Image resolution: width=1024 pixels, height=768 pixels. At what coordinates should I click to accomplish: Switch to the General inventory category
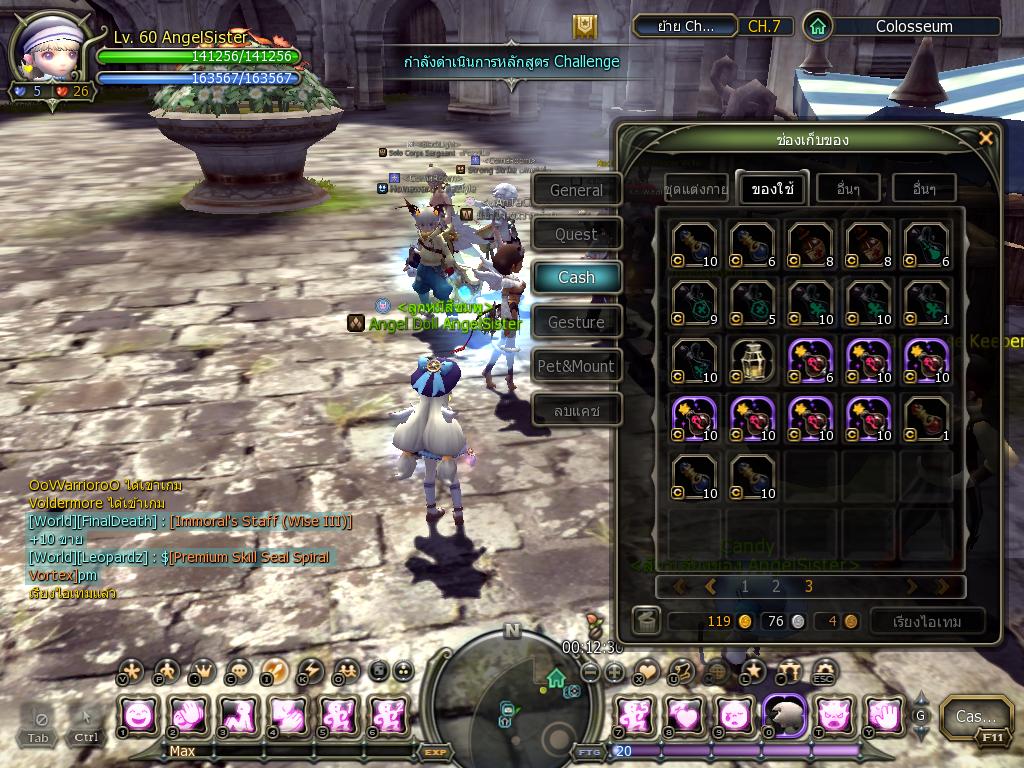(x=576, y=190)
